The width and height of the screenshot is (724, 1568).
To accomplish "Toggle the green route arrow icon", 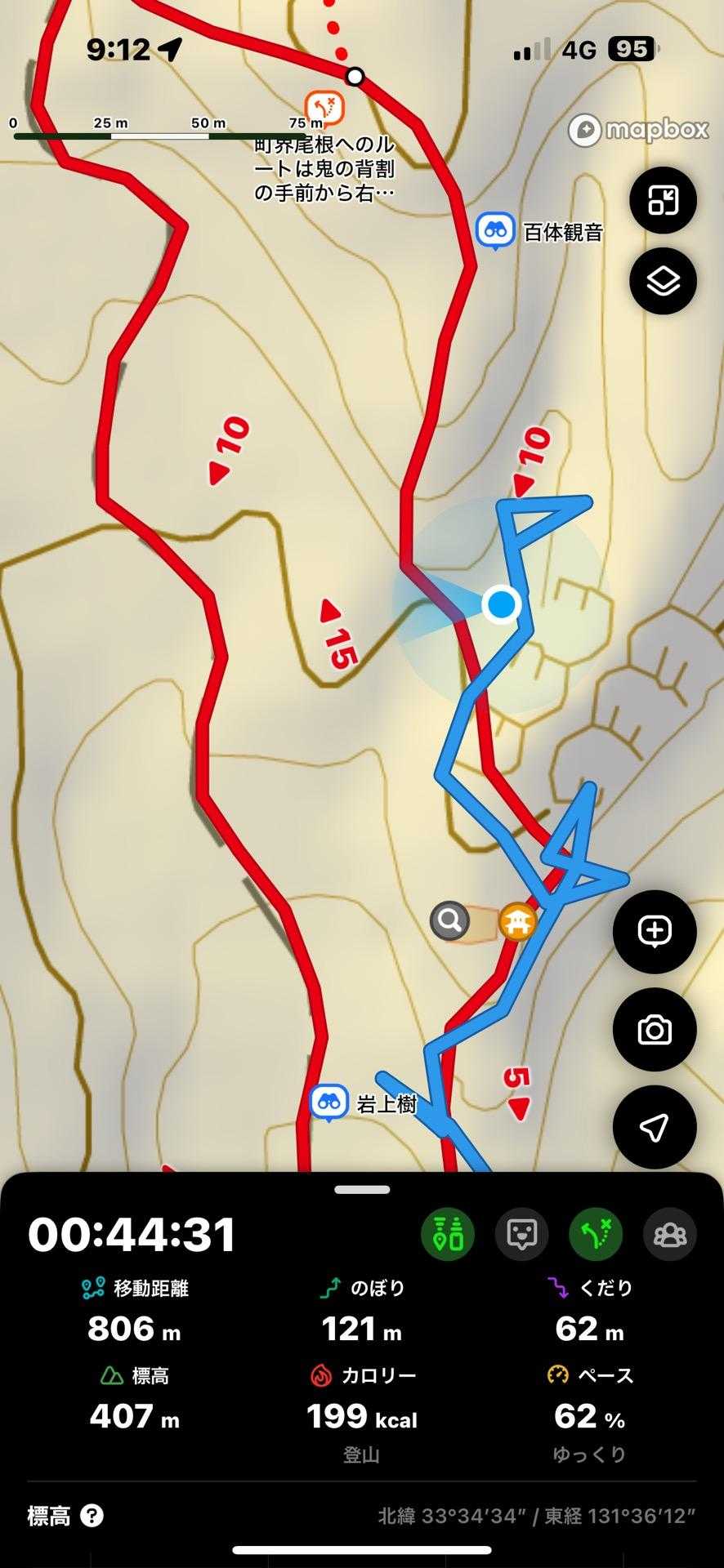I will [x=596, y=1233].
